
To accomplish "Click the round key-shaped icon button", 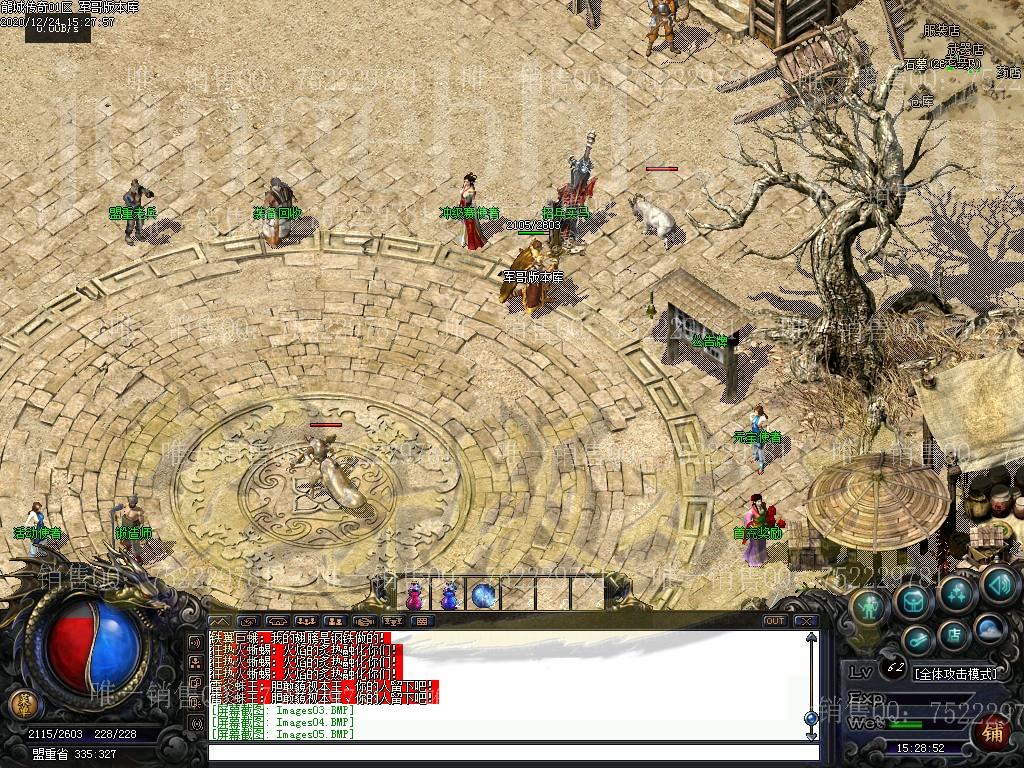I will point(917,641).
